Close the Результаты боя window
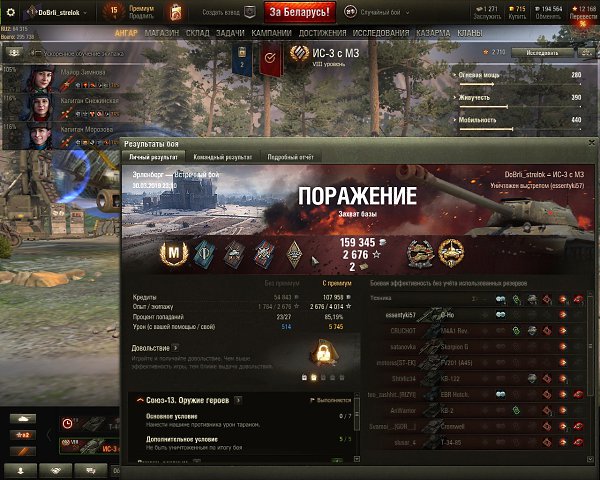Screen dimensions: 600x480 pos(591,144)
